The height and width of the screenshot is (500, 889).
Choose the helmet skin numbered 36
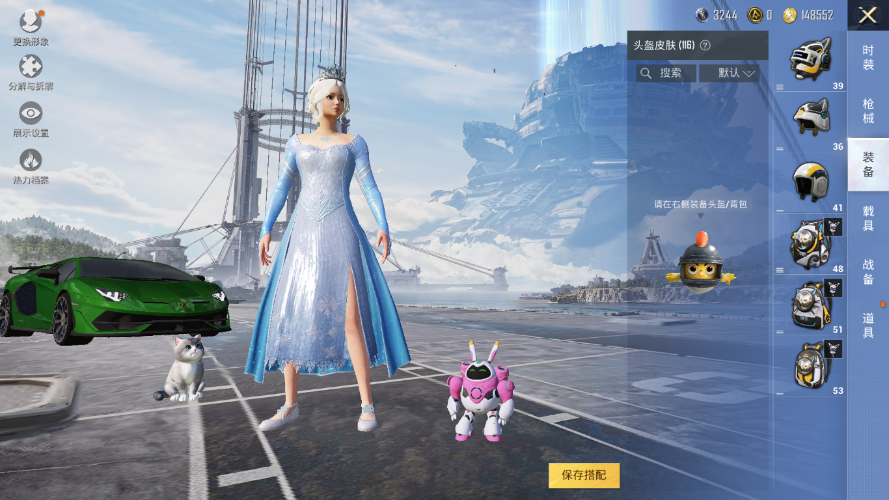810,119
